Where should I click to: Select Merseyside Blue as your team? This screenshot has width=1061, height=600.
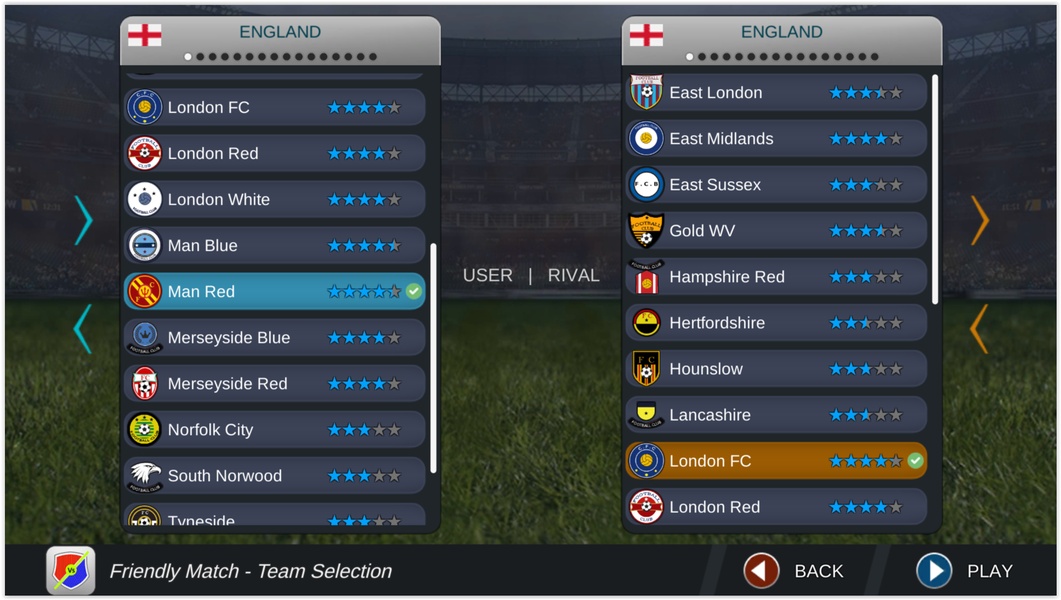click(274, 337)
